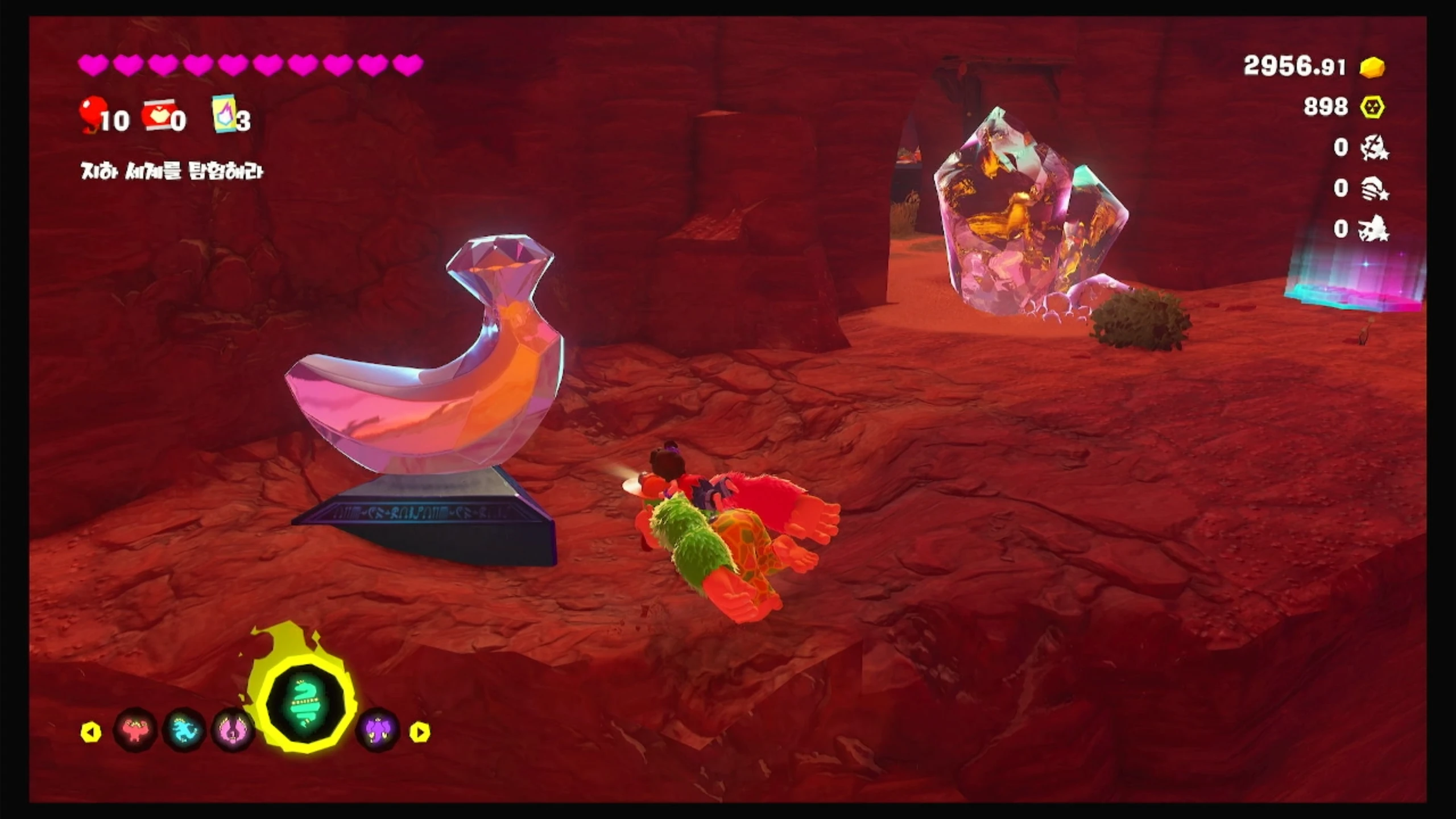Viewport: 1456px width, 819px height.
Task: Click the left arrow of the transformation selector
Action: (x=91, y=732)
